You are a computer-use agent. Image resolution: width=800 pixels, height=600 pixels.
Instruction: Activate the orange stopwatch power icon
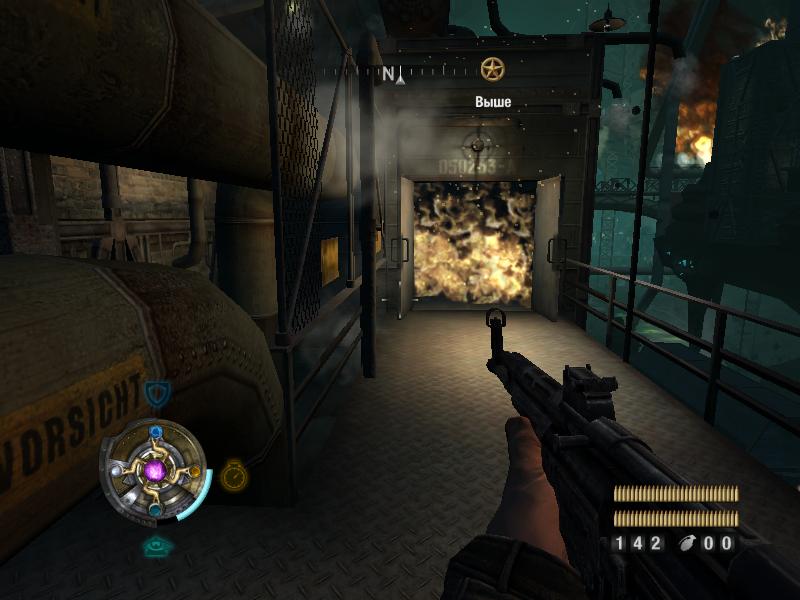(x=234, y=474)
